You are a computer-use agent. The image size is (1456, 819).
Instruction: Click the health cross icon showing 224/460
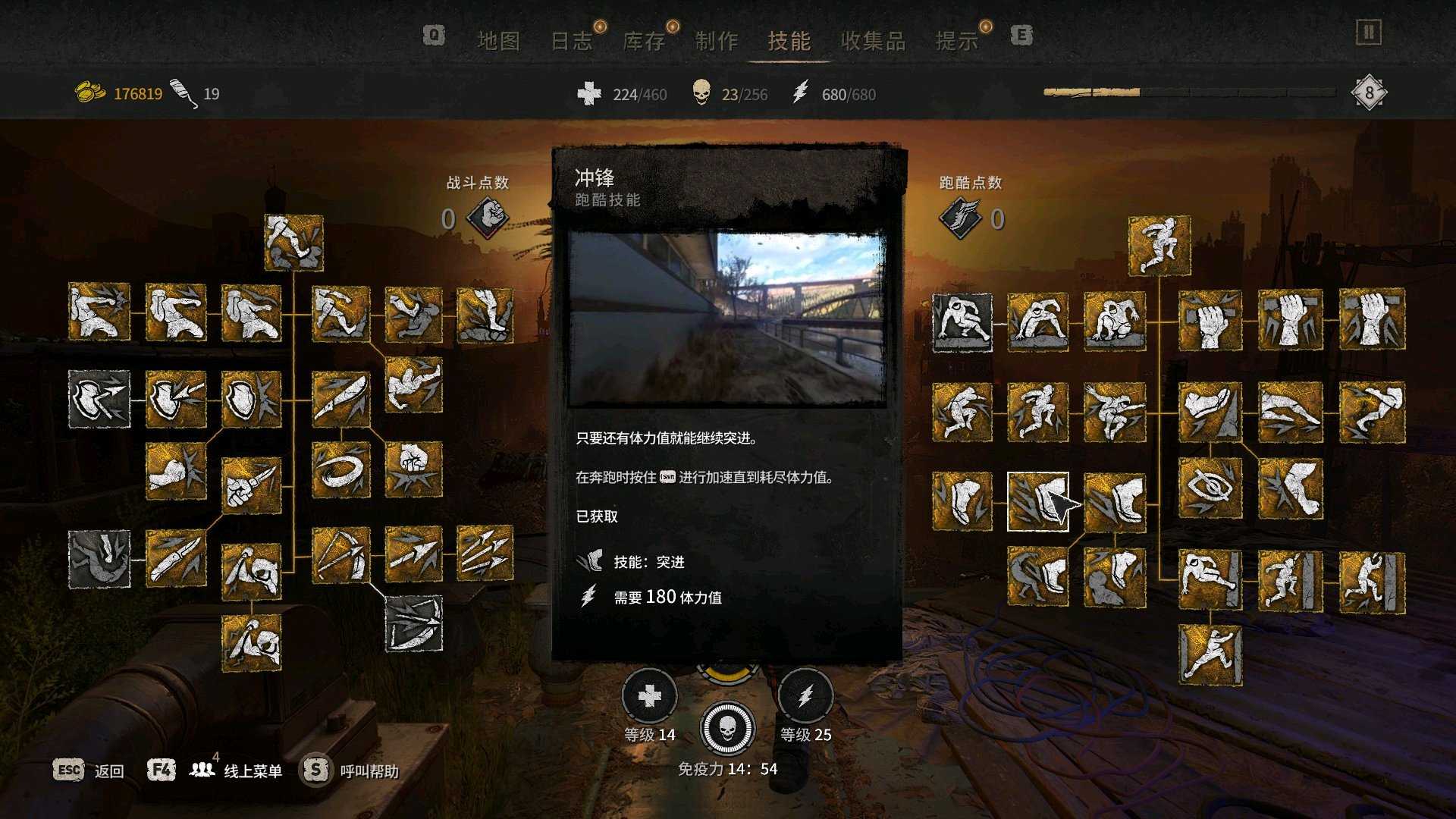click(588, 94)
